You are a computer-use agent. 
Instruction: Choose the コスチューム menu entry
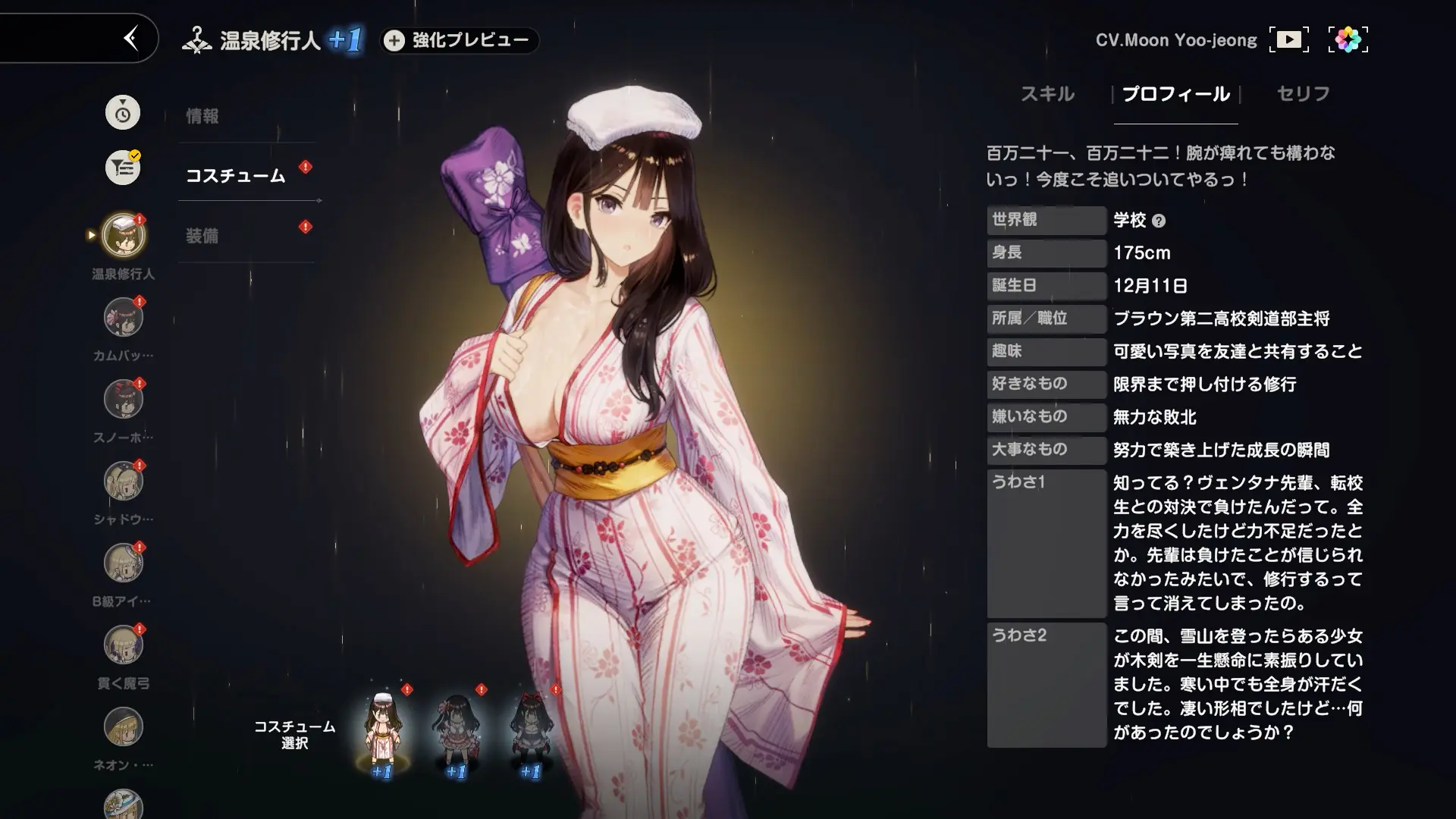(236, 175)
